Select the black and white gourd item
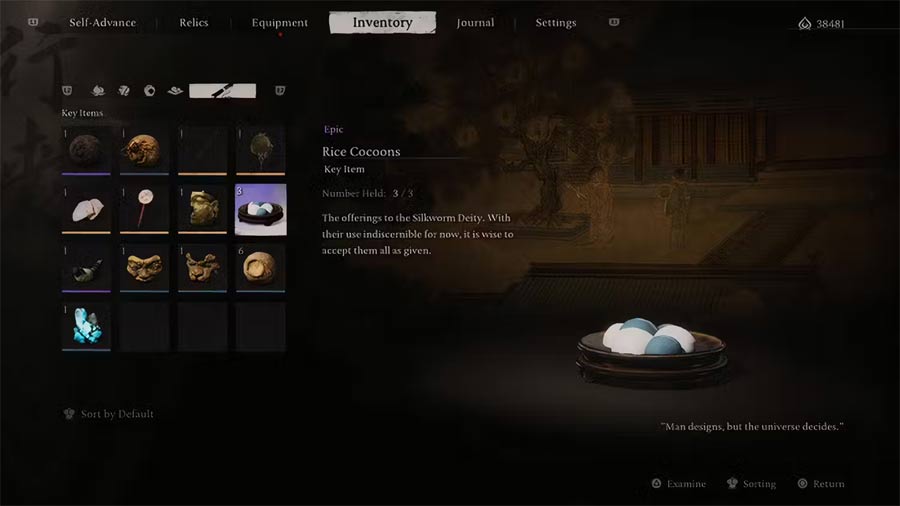This screenshot has height=506, width=900. (x=86, y=268)
